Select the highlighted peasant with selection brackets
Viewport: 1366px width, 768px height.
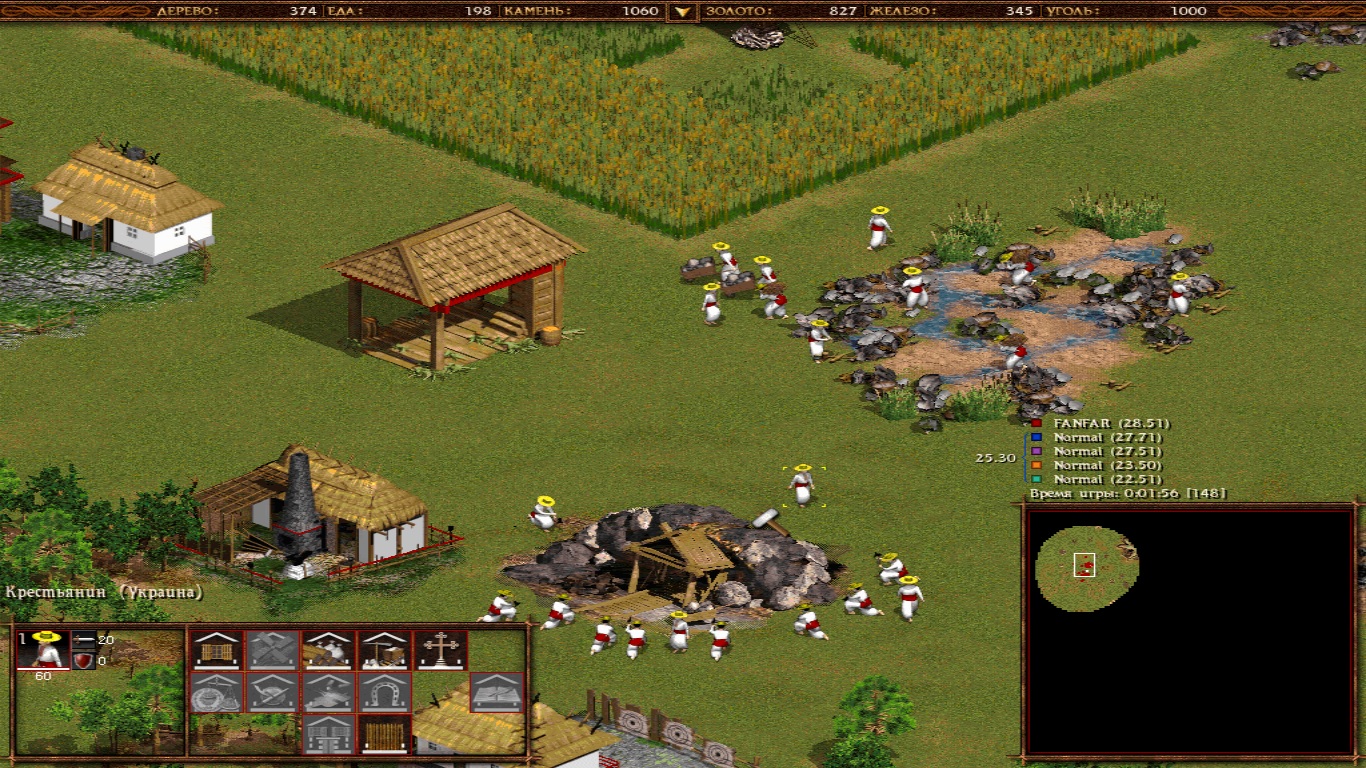802,486
